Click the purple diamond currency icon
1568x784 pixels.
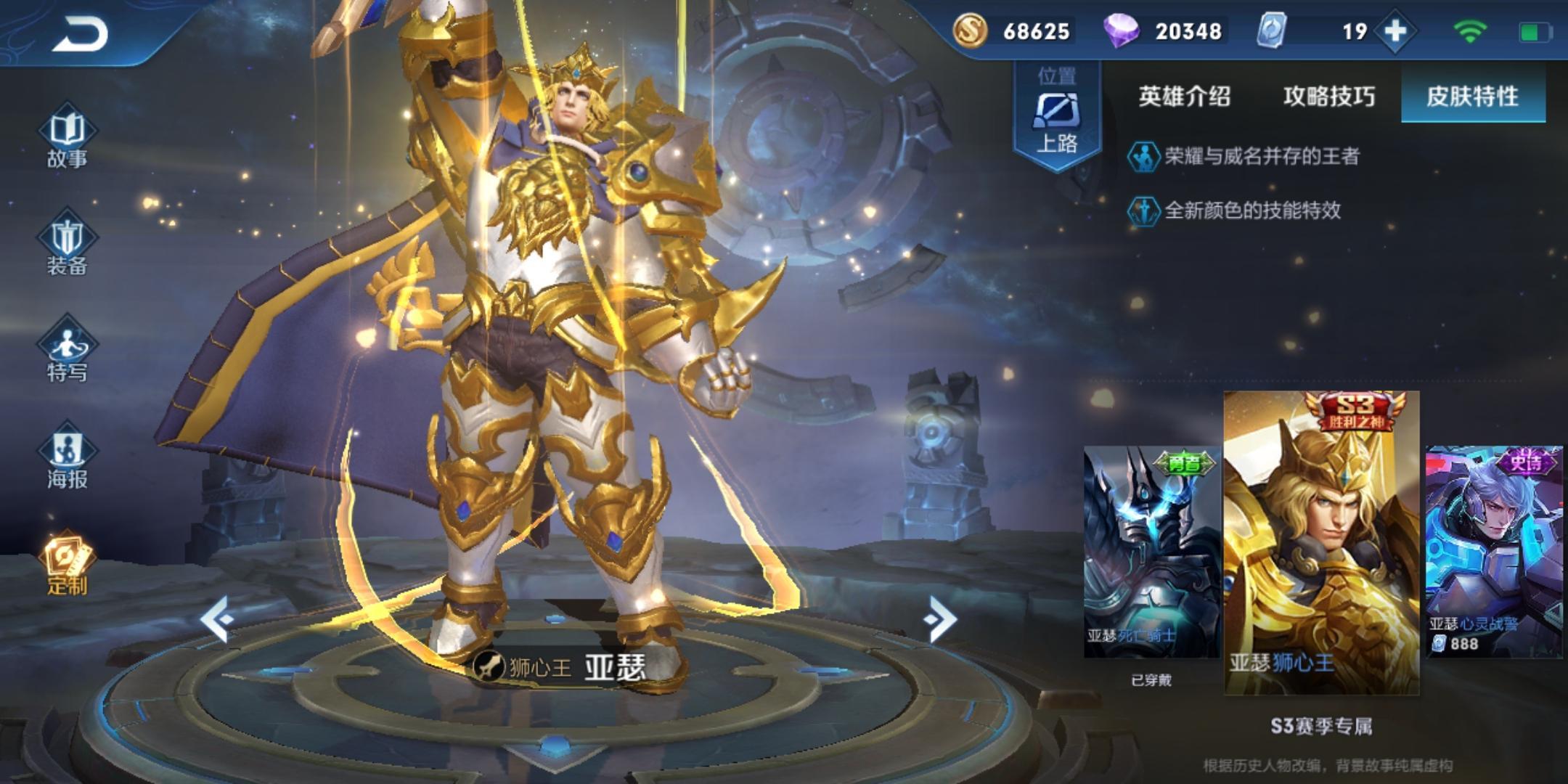point(1121,31)
